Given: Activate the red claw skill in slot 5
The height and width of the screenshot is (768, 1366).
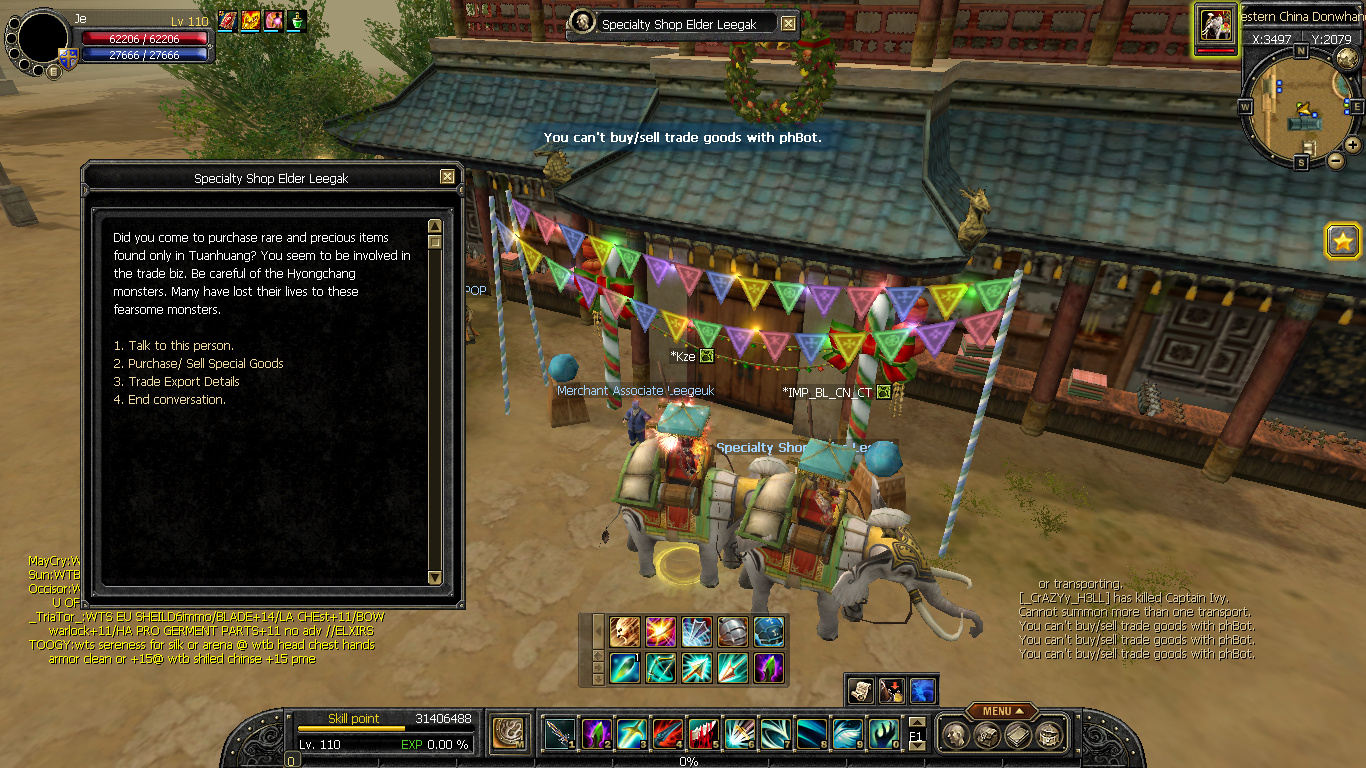Looking at the screenshot, I should click(x=702, y=735).
